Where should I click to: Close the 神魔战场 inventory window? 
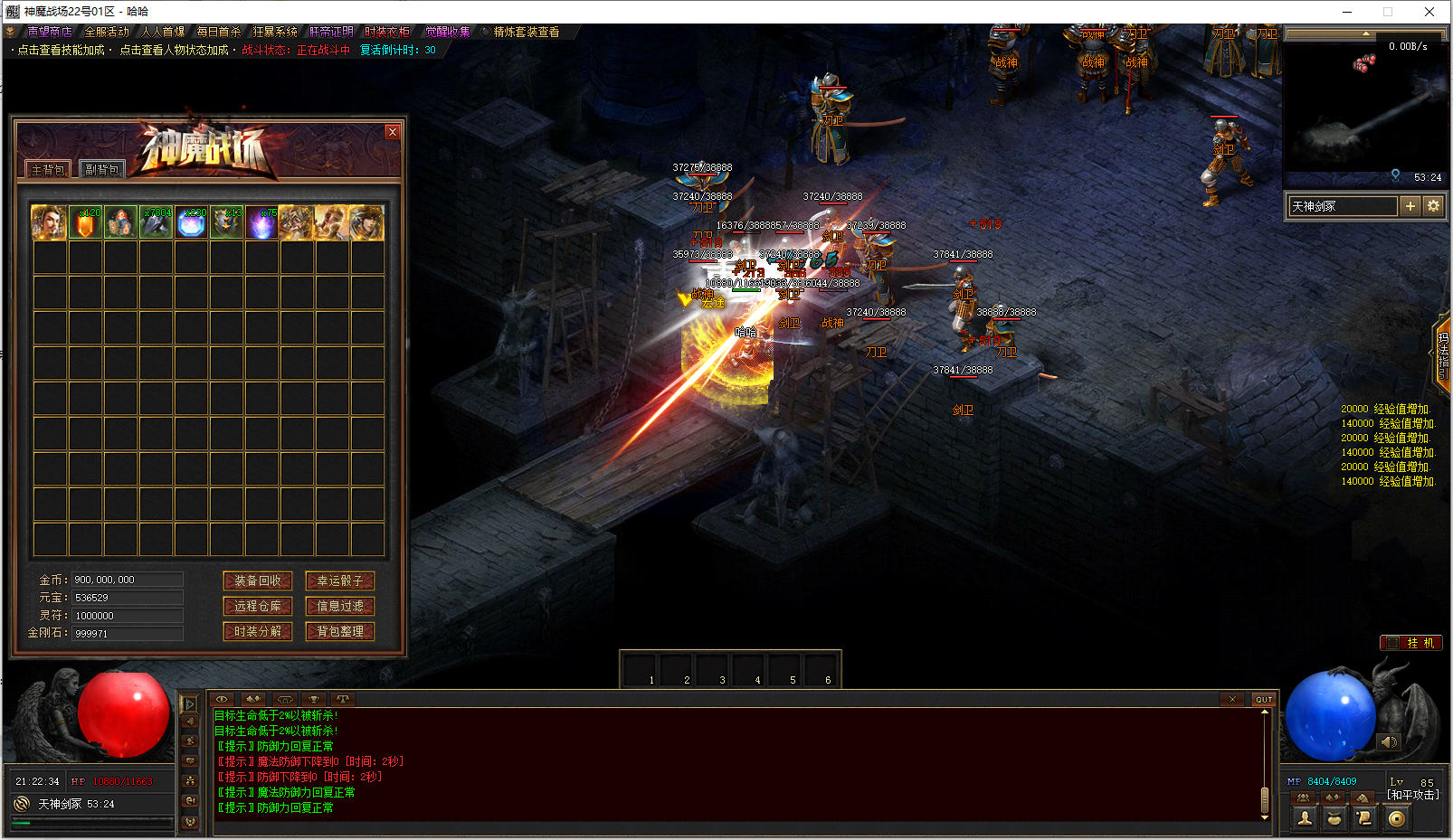click(x=392, y=132)
